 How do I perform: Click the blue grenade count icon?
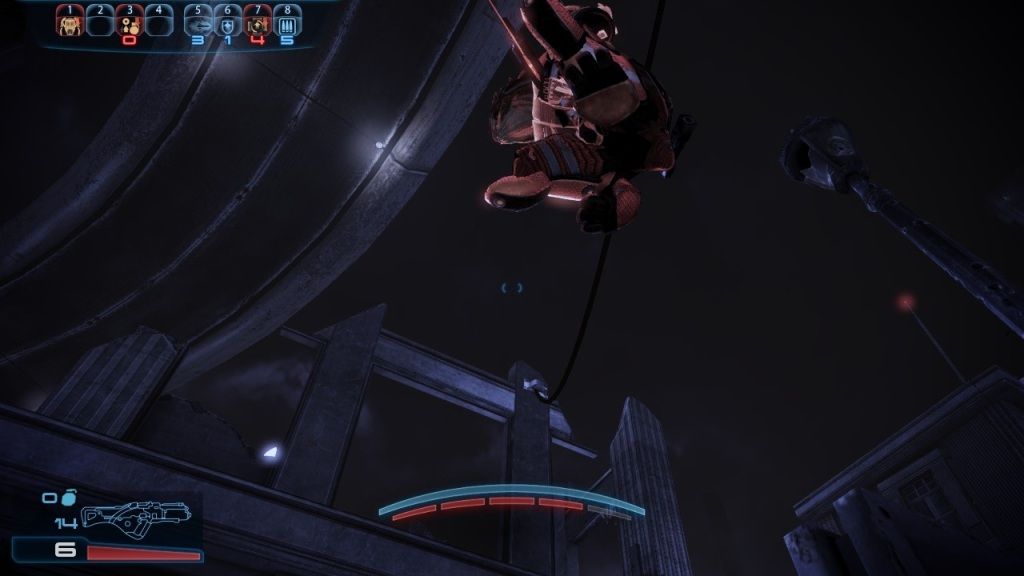coord(67,496)
